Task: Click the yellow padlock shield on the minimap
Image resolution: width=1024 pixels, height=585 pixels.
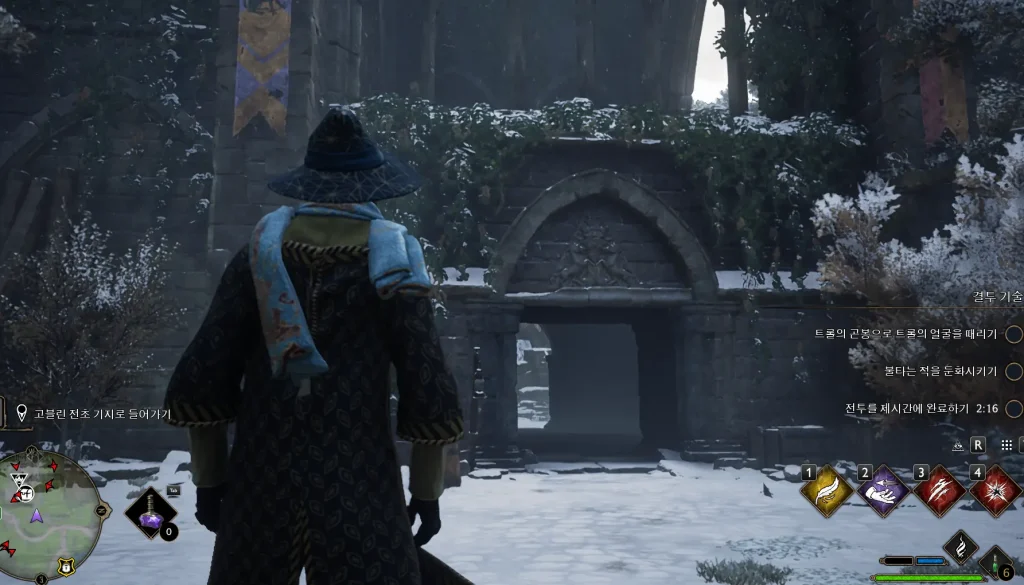Action: click(x=64, y=565)
